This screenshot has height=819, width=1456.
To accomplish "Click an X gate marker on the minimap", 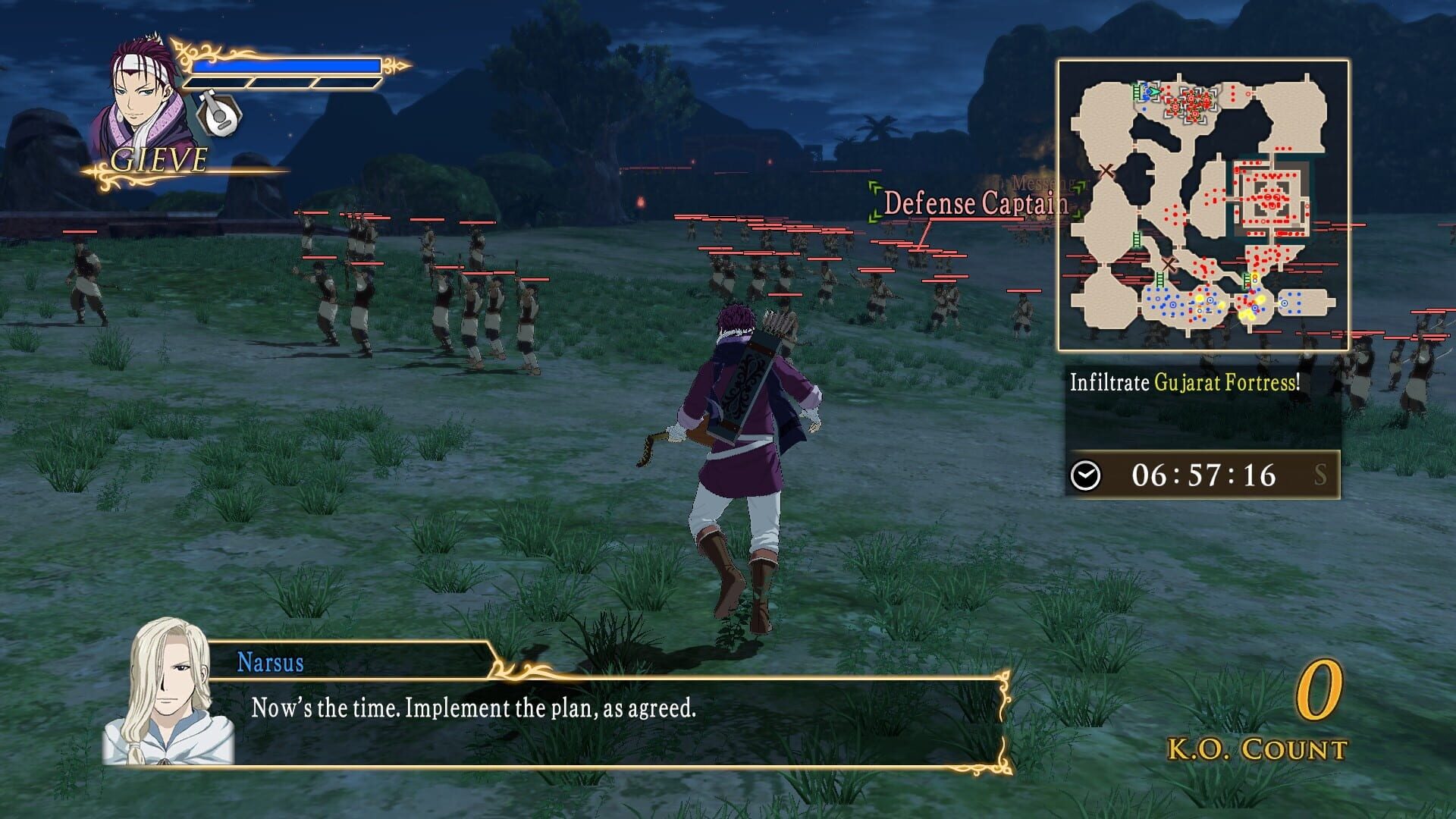I will coord(1106,170).
